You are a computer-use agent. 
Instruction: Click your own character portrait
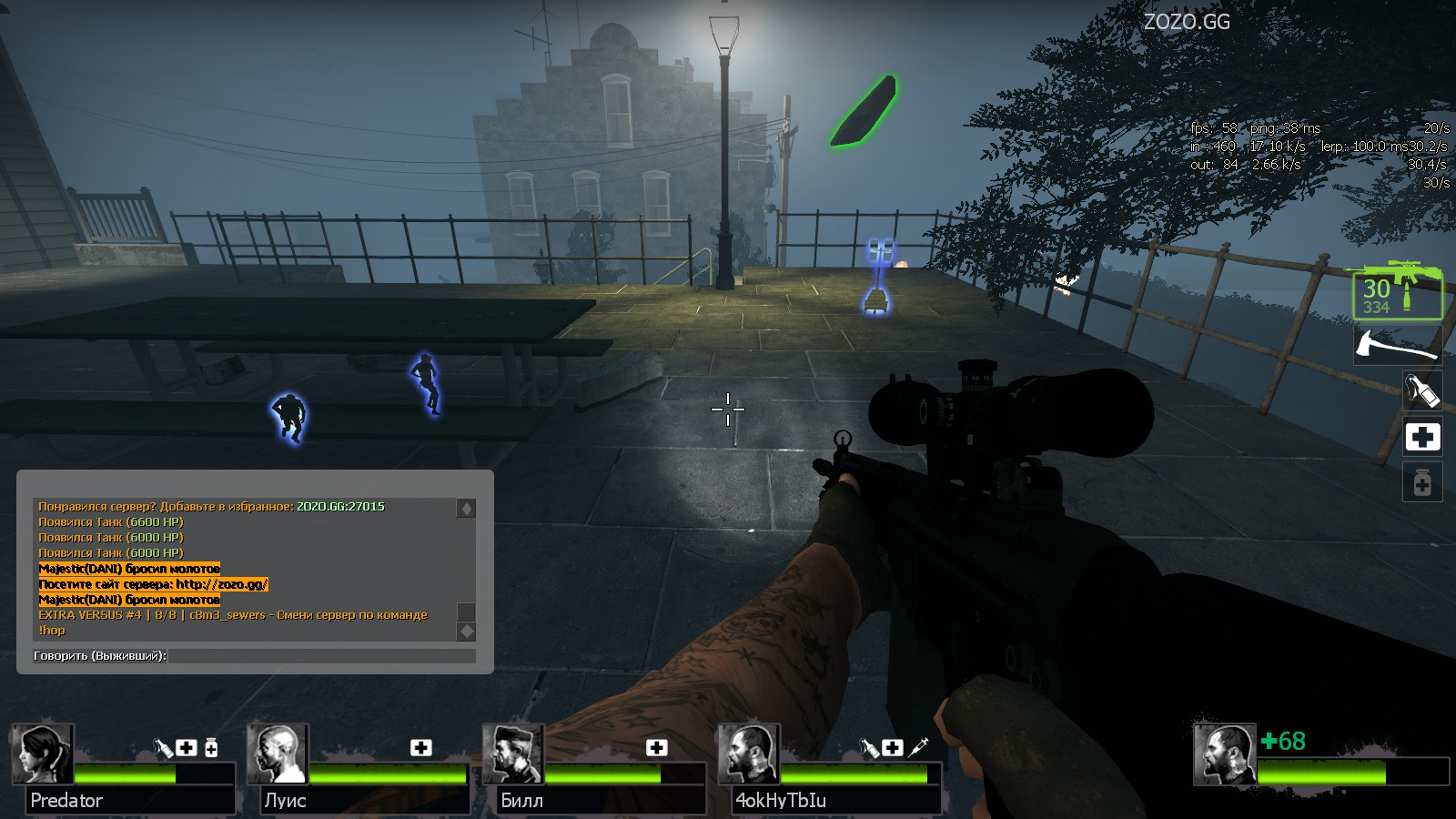click(x=1225, y=754)
